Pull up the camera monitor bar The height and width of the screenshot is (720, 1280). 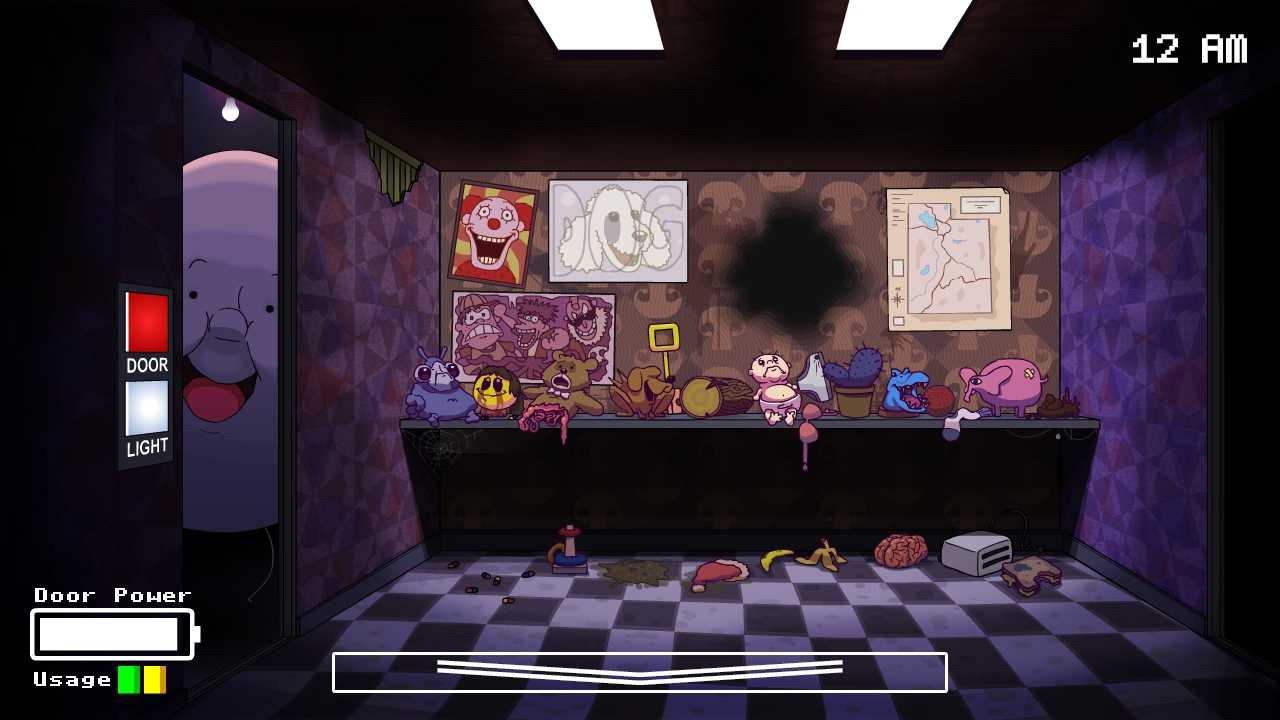pos(640,672)
